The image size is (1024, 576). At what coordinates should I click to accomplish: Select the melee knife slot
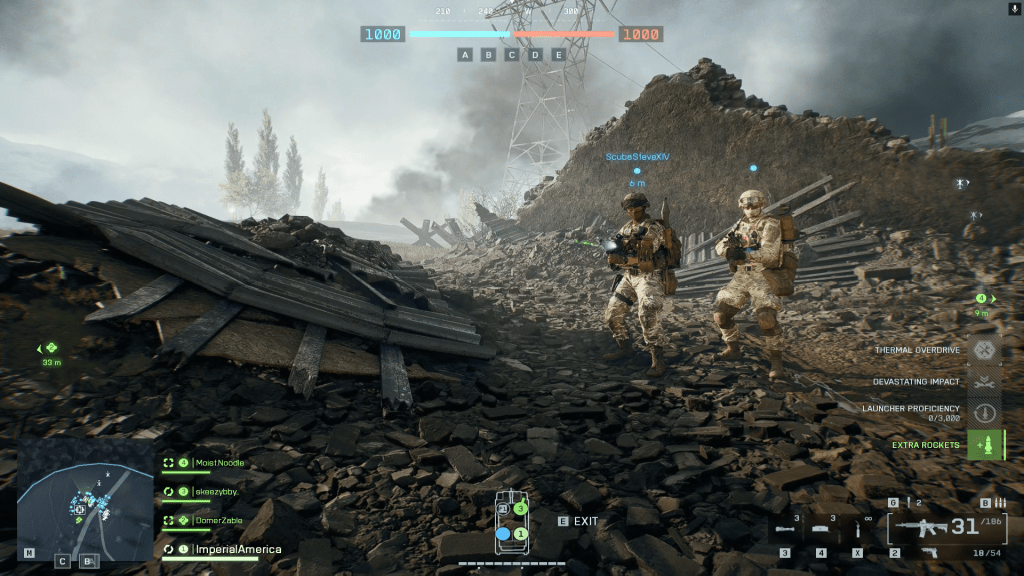click(x=858, y=529)
